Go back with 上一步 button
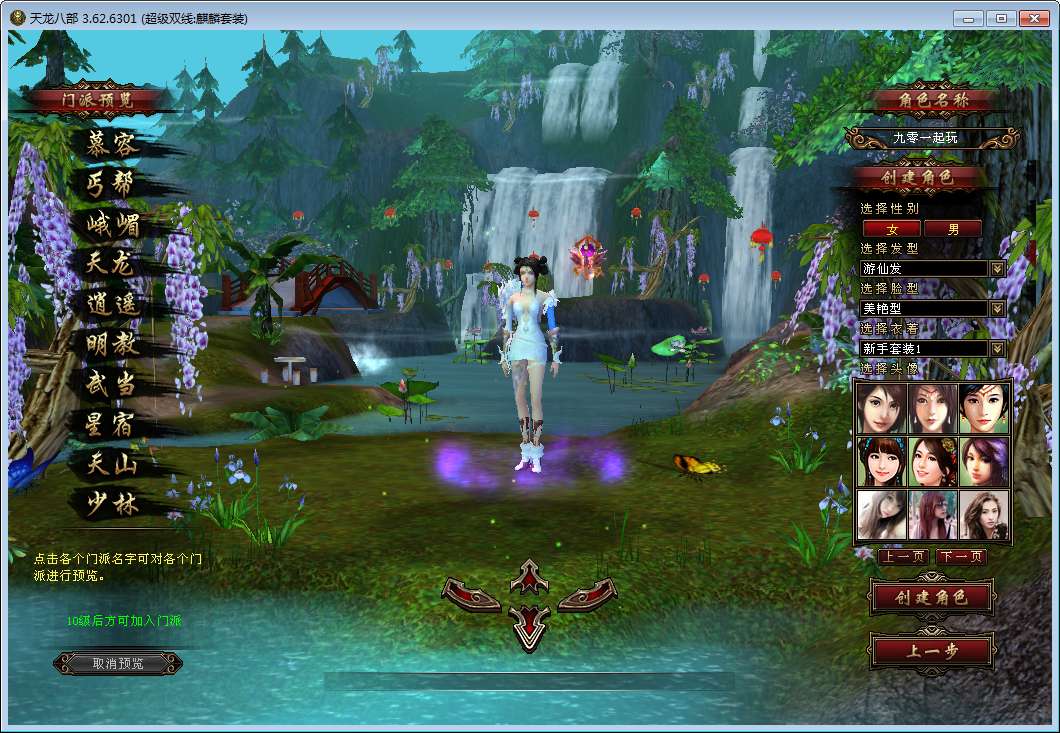The width and height of the screenshot is (1060, 733). coord(932,651)
